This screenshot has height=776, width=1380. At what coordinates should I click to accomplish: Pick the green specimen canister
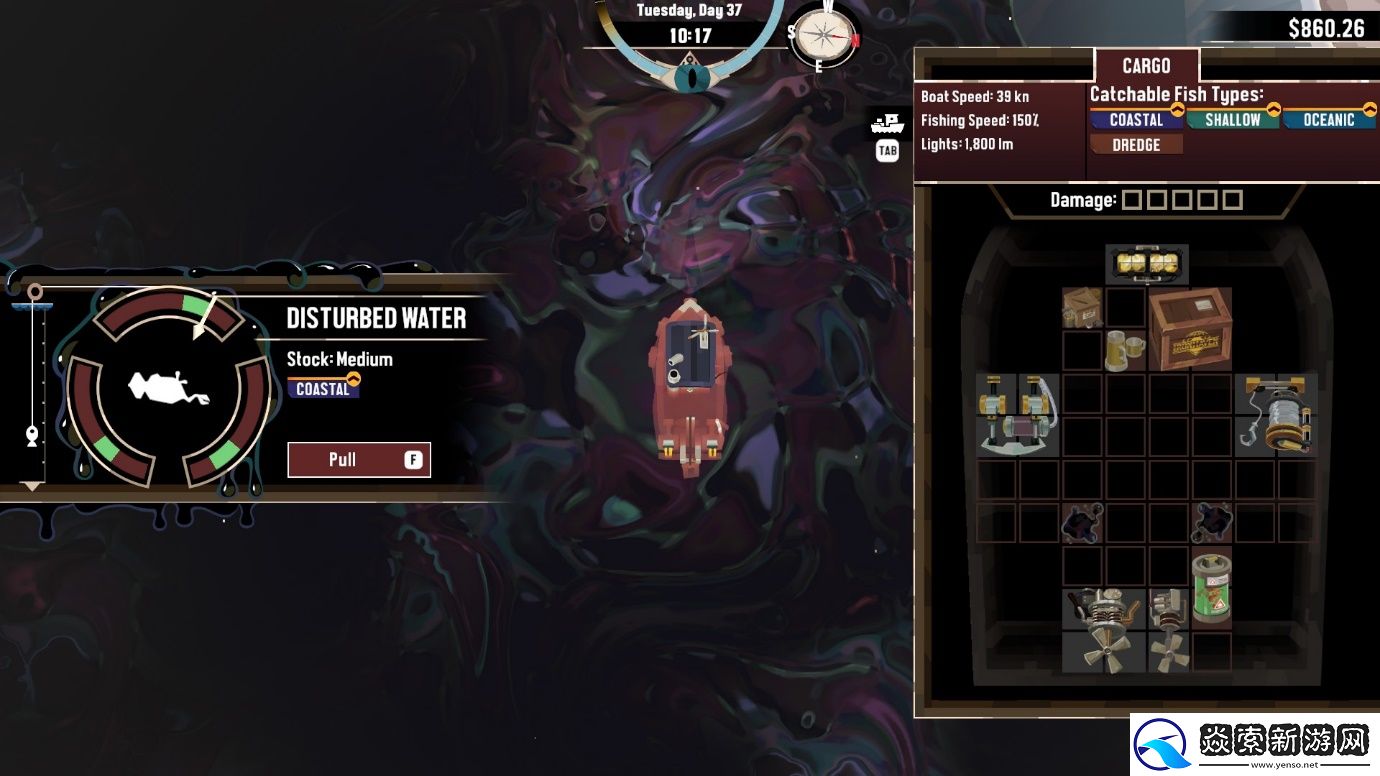pyautogui.click(x=1211, y=587)
